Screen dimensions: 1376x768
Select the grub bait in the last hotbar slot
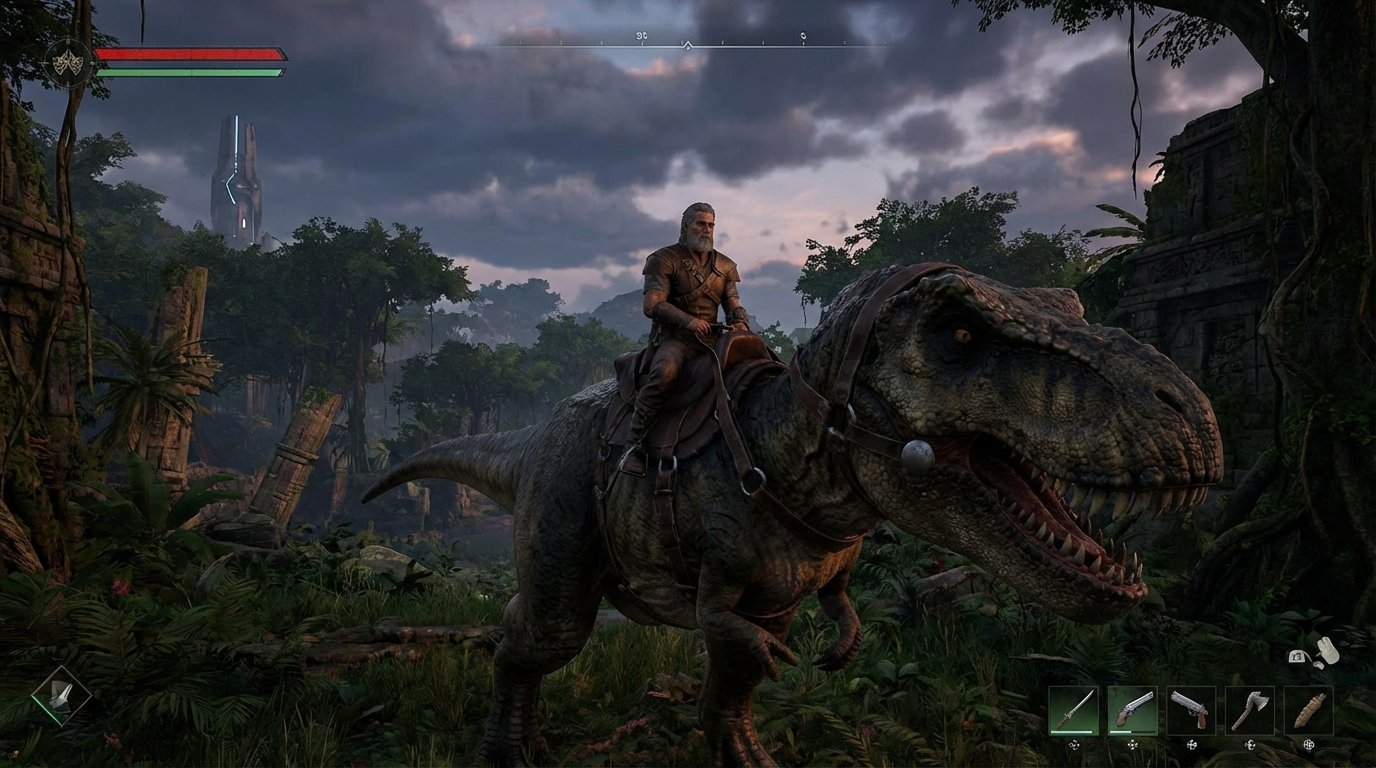[1308, 710]
